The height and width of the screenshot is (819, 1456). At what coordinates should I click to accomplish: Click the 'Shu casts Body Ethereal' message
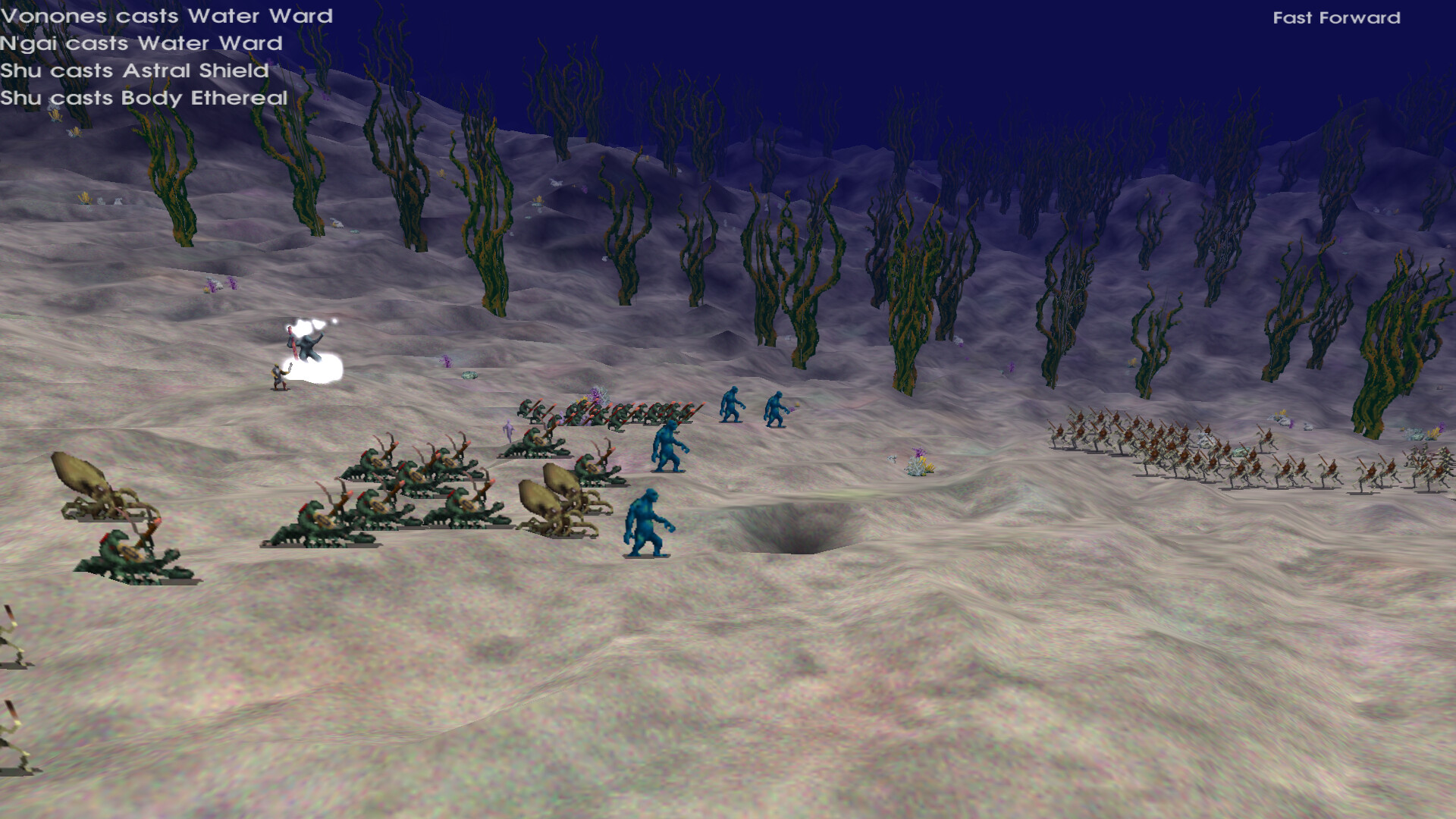click(144, 98)
